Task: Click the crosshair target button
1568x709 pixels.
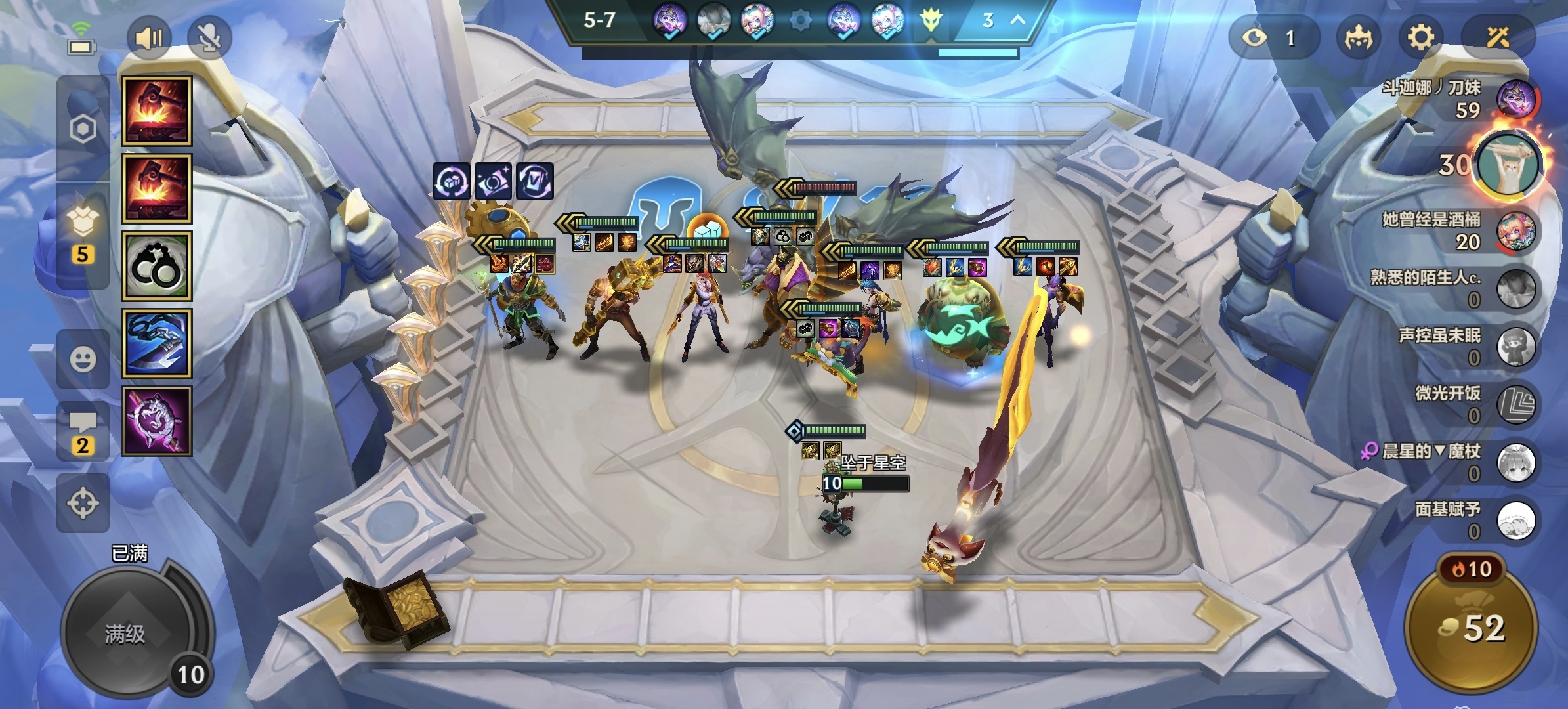Action: click(x=83, y=504)
